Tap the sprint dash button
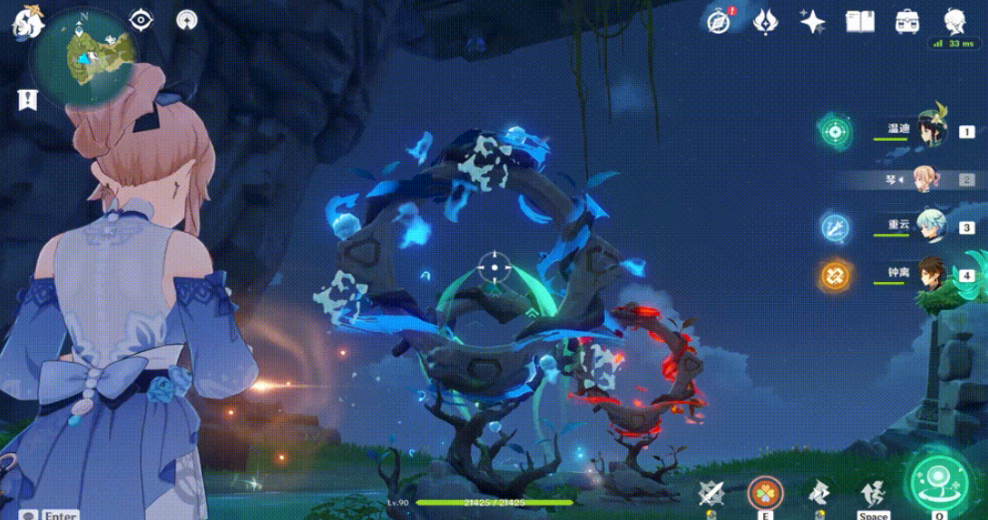Viewport: 988px width, 520px height. point(819,492)
